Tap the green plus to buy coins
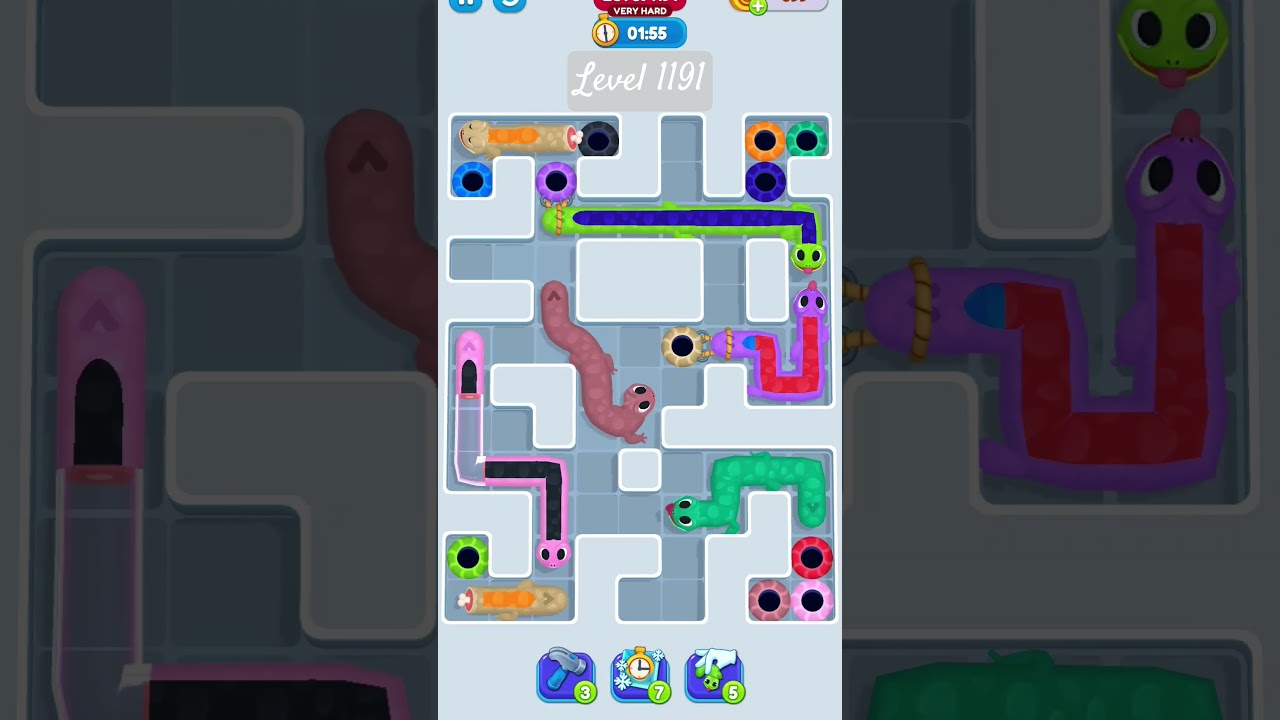Image resolution: width=1280 pixels, height=720 pixels. (756, 5)
